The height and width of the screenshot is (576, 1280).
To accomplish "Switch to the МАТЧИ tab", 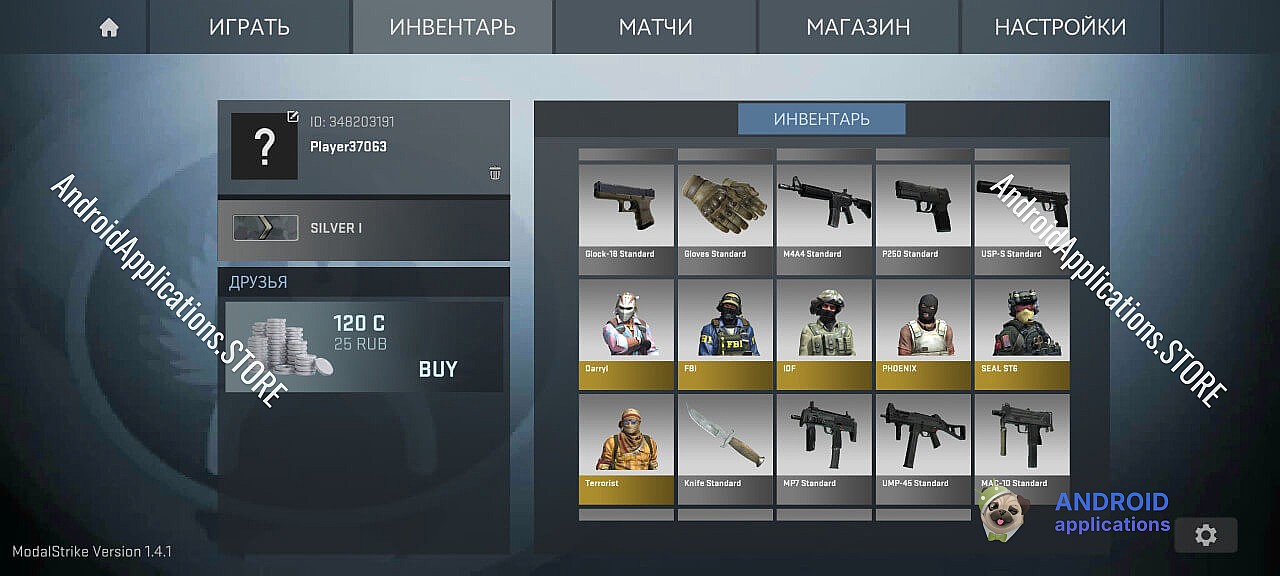I will click(655, 27).
